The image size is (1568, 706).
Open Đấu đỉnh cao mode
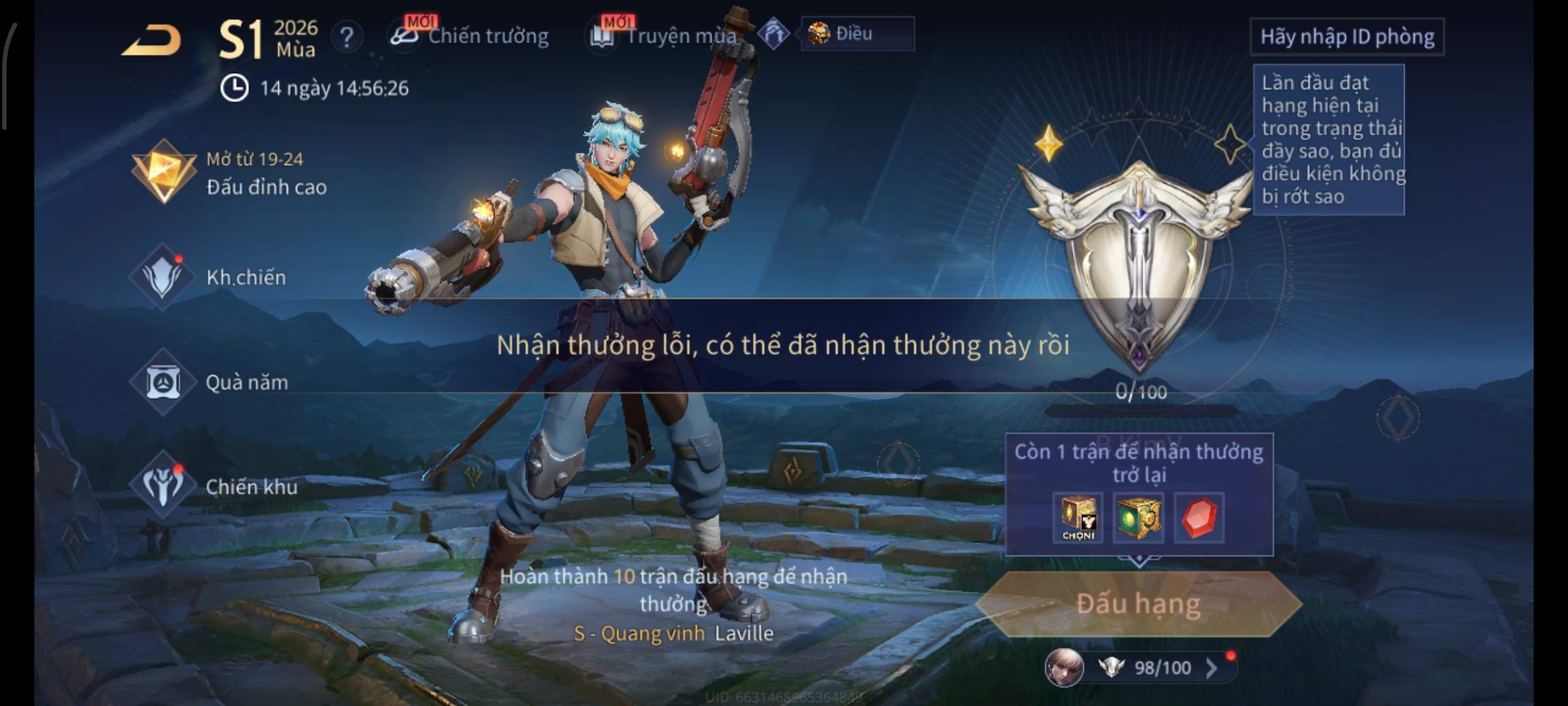(x=230, y=174)
